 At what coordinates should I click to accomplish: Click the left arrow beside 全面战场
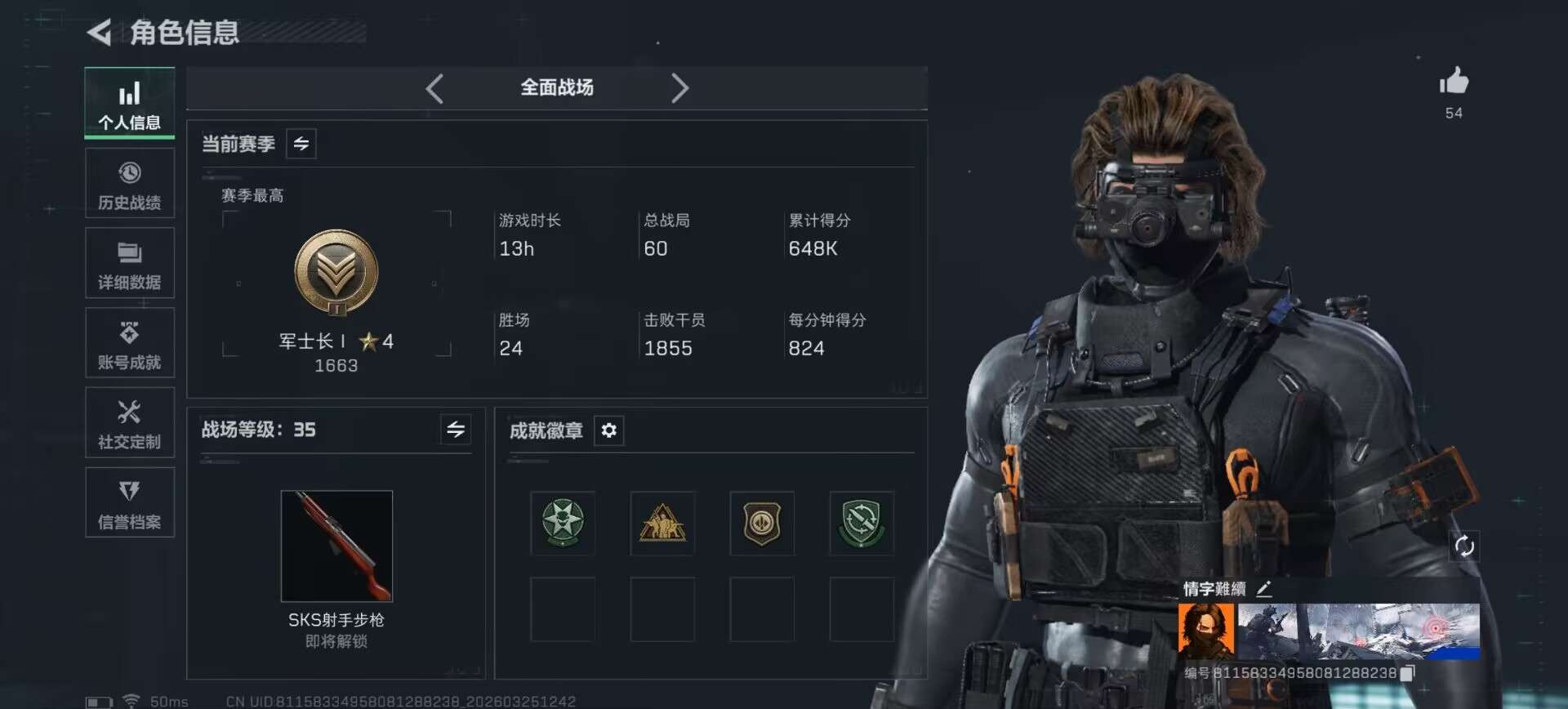pyautogui.click(x=434, y=88)
